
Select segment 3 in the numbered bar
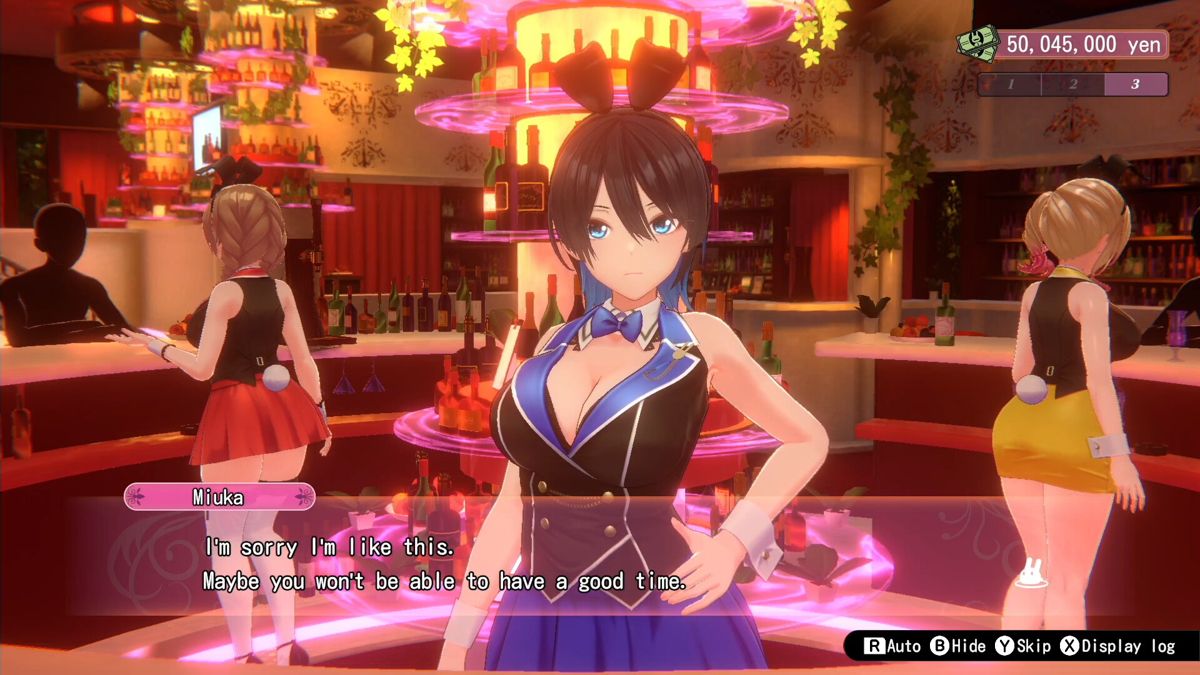(1135, 84)
